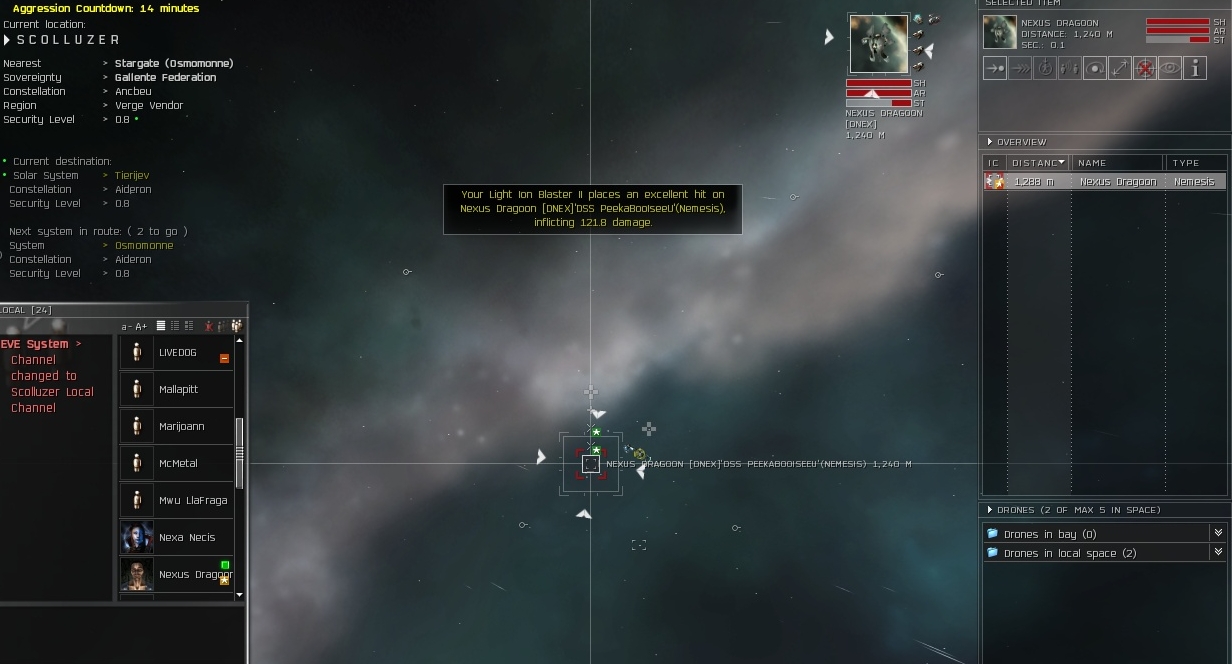Choose the Keep at Range button
This screenshot has width=1232, height=664.
[1120, 68]
